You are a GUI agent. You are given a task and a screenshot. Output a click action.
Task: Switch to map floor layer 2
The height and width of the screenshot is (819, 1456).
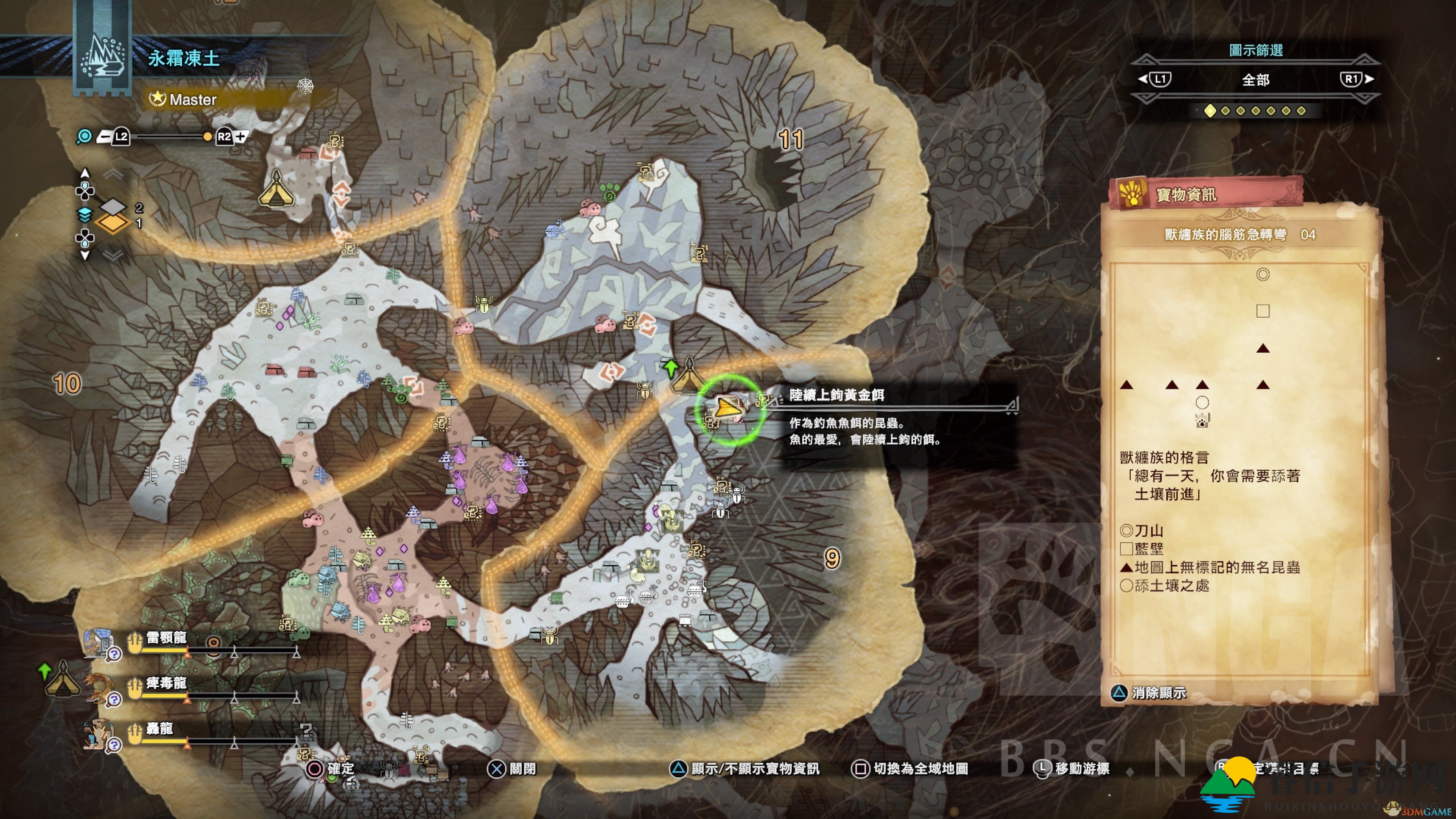[114, 207]
